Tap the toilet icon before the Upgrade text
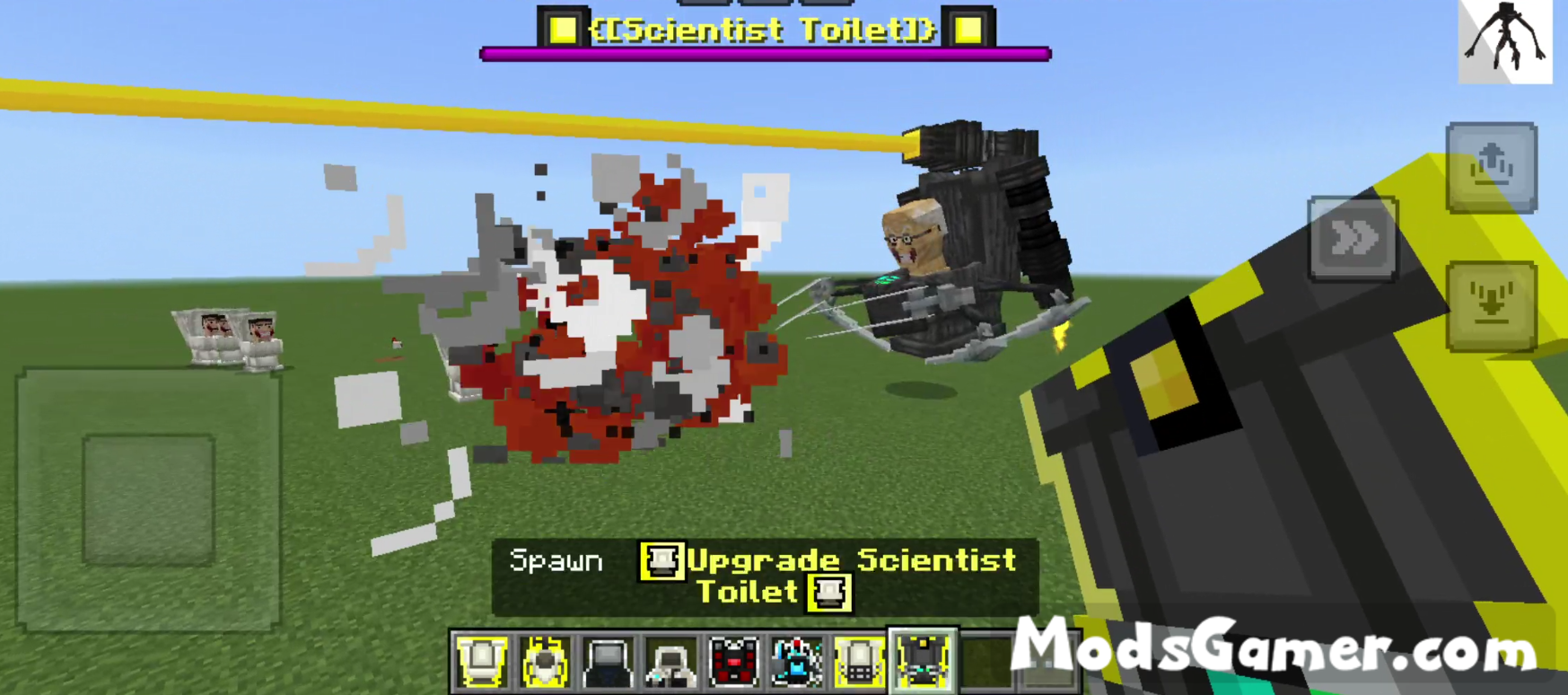Screen dimensions: 1568x695 pos(661,561)
